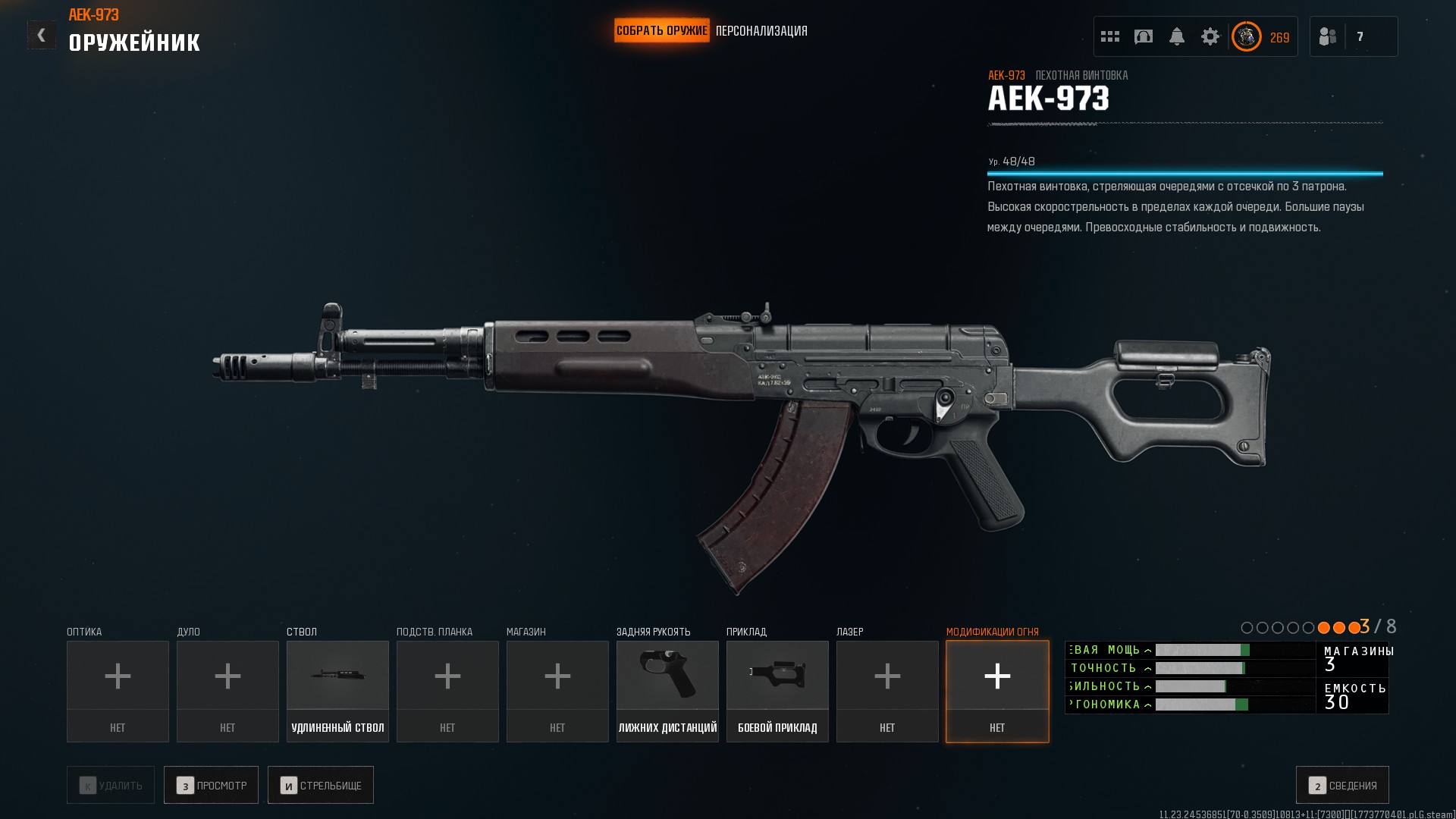Image resolution: width=1456 pixels, height=819 pixels.
Task: Select the Оптика attachment slot
Action: point(118,691)
